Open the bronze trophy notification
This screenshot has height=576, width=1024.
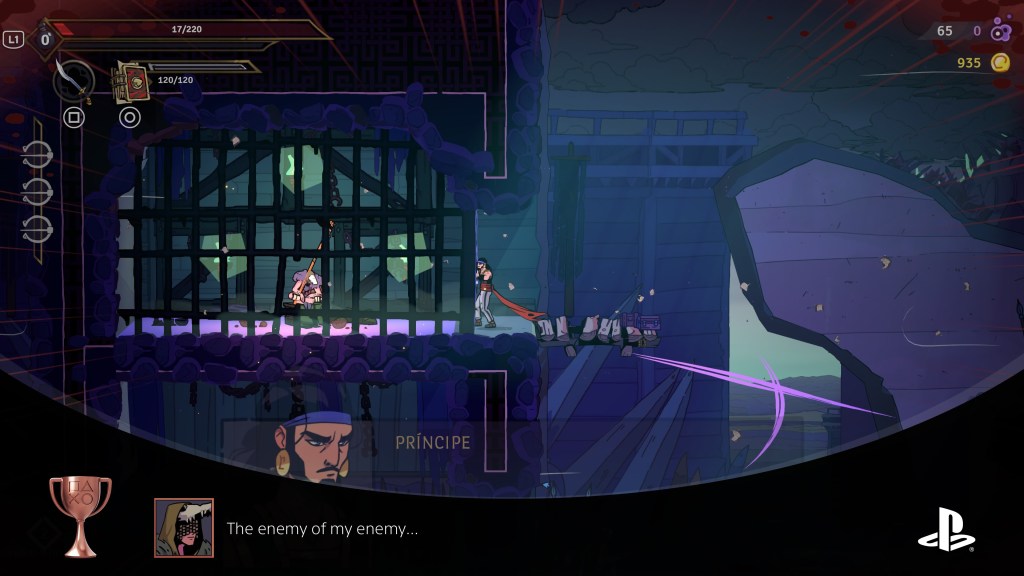(x=80, y=516)
